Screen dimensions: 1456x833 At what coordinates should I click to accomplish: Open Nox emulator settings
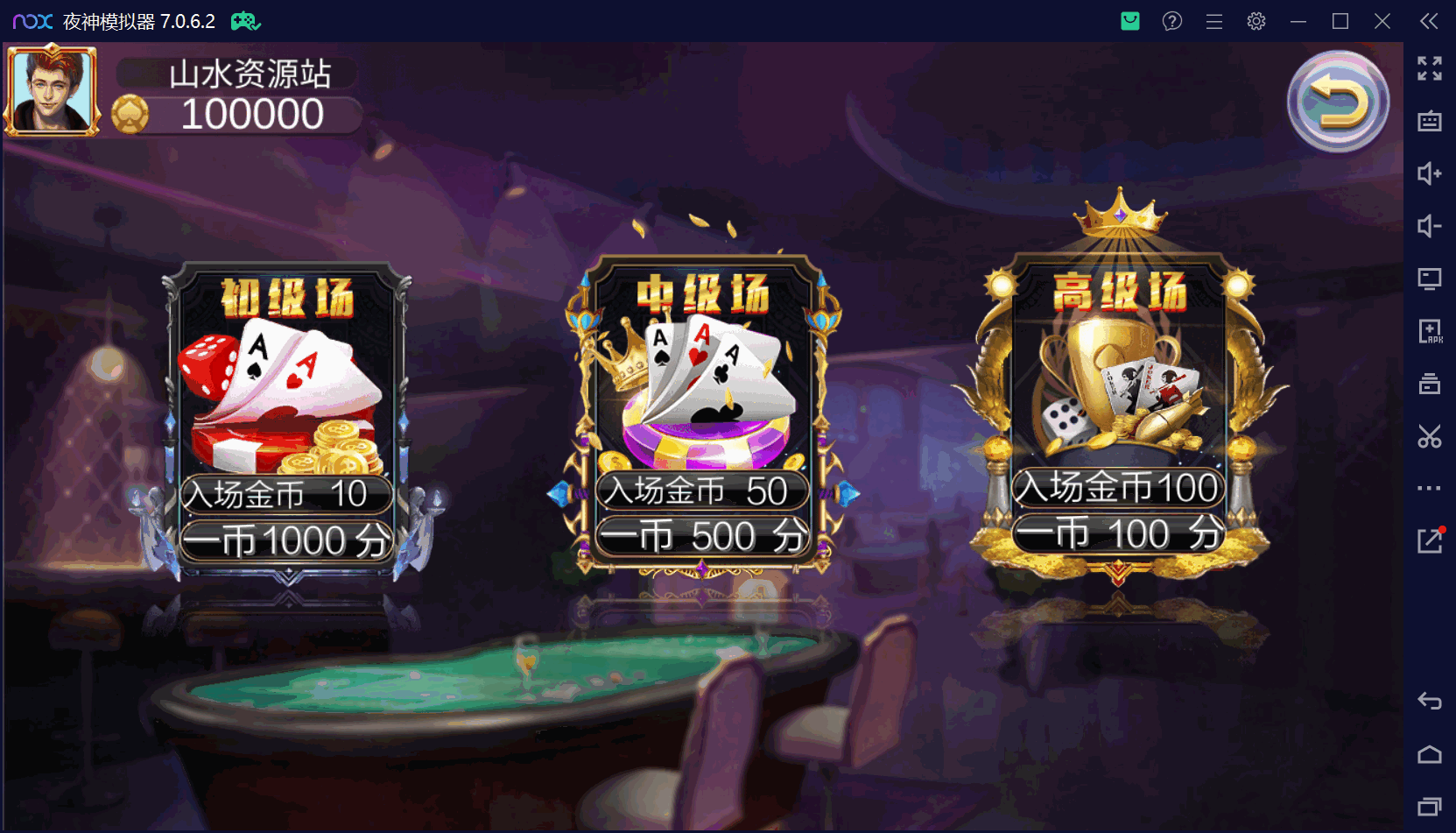click(1256, 20)
